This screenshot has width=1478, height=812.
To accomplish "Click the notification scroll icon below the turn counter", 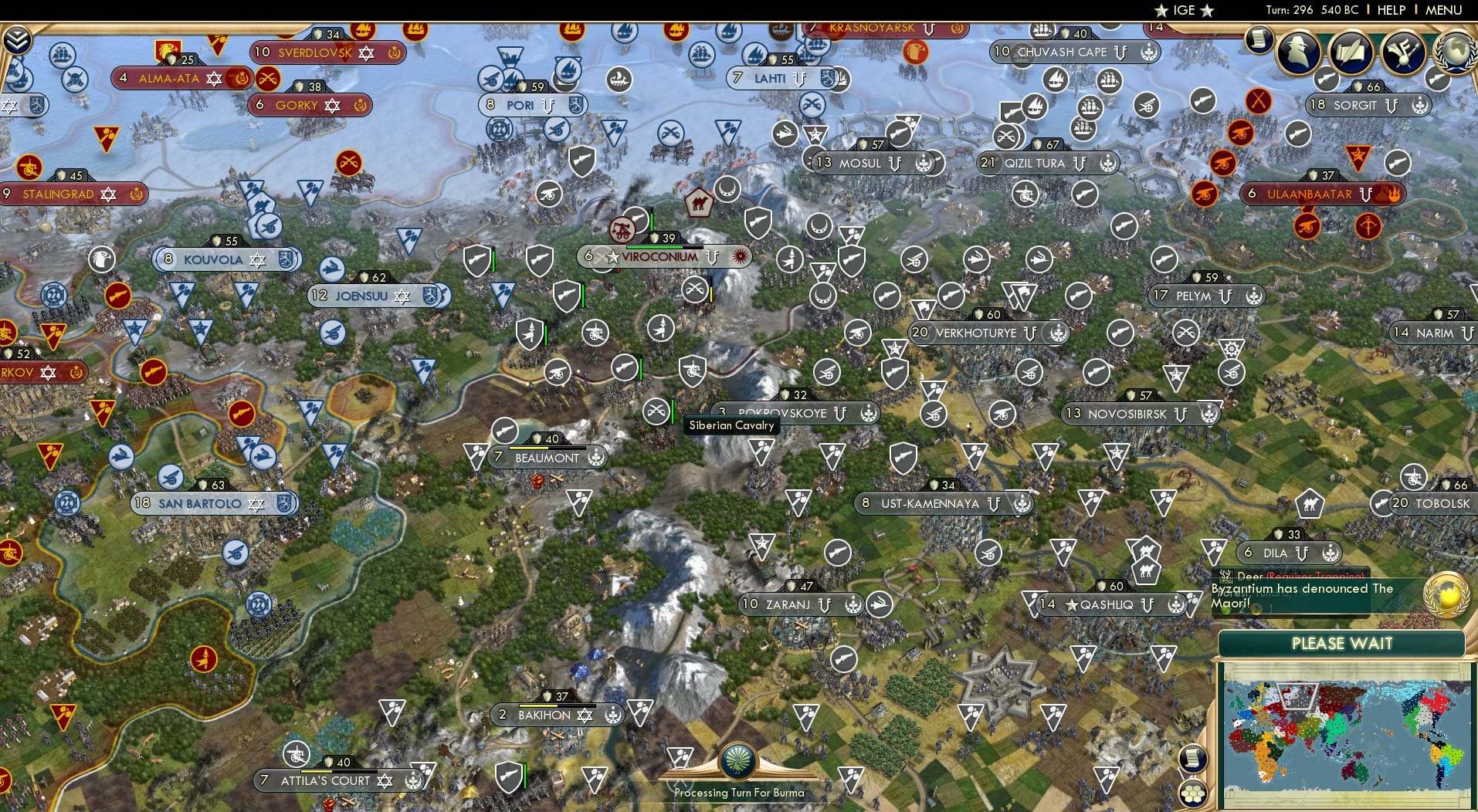I will click(1258, 39).
